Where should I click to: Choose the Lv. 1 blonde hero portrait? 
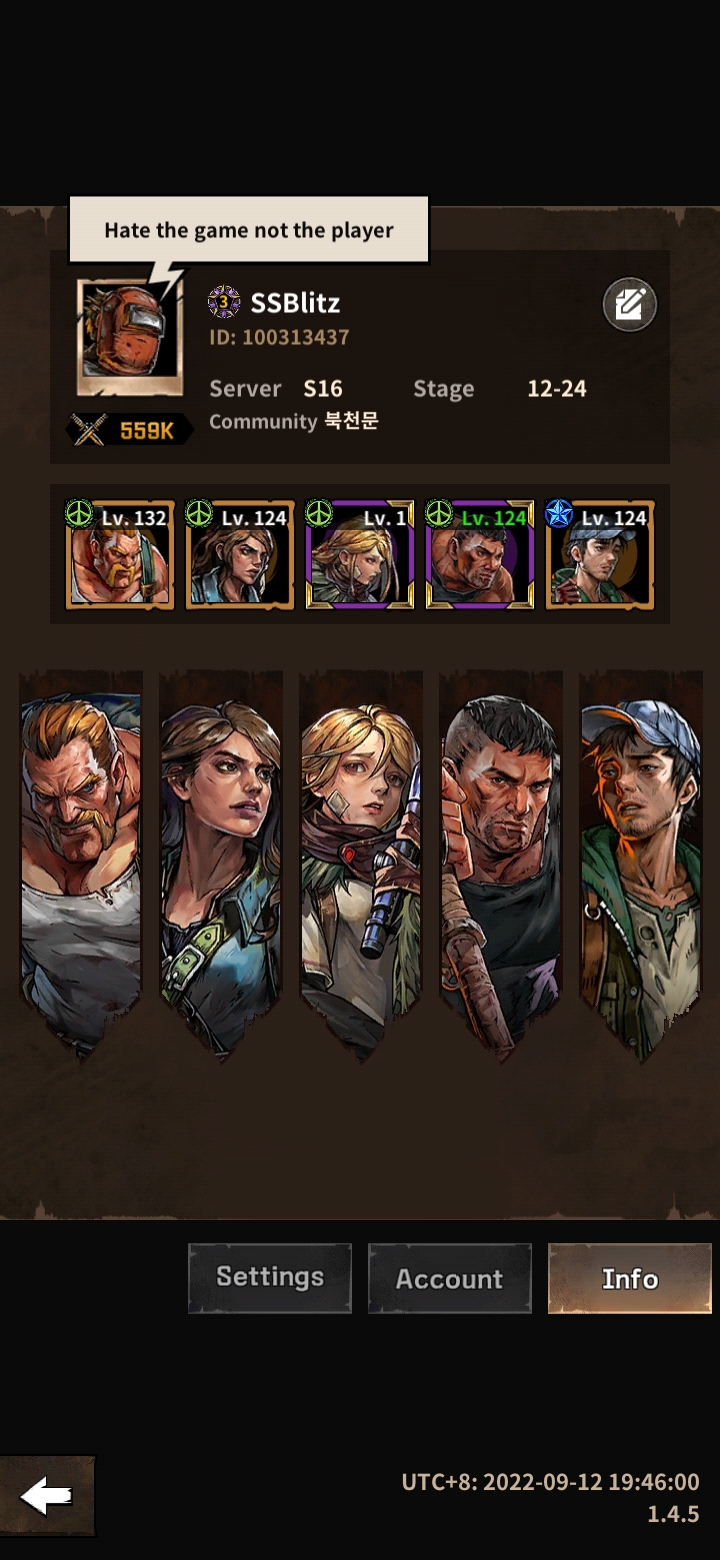(x=360, y=556)
